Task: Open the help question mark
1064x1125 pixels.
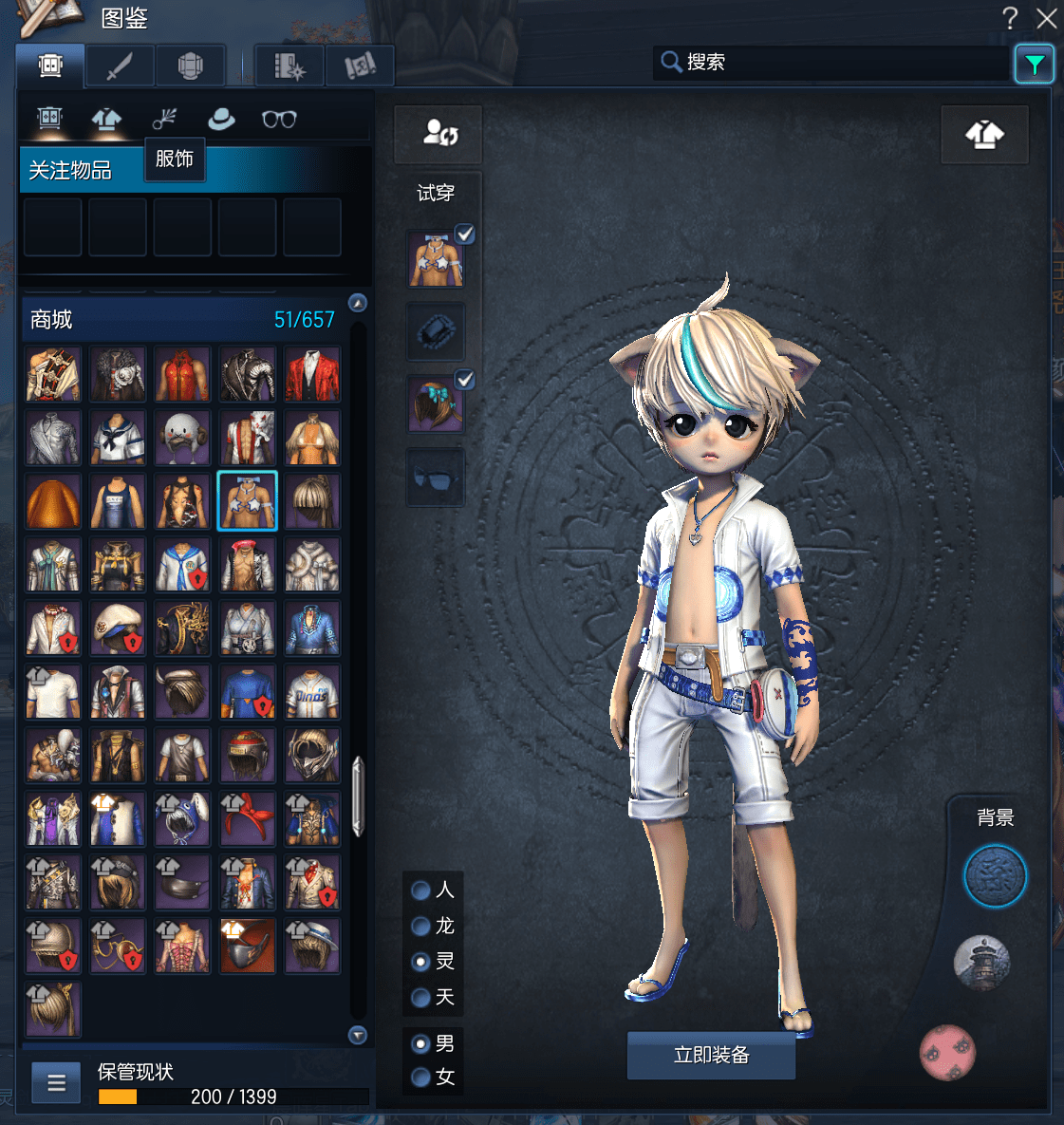Action: 1010,18
